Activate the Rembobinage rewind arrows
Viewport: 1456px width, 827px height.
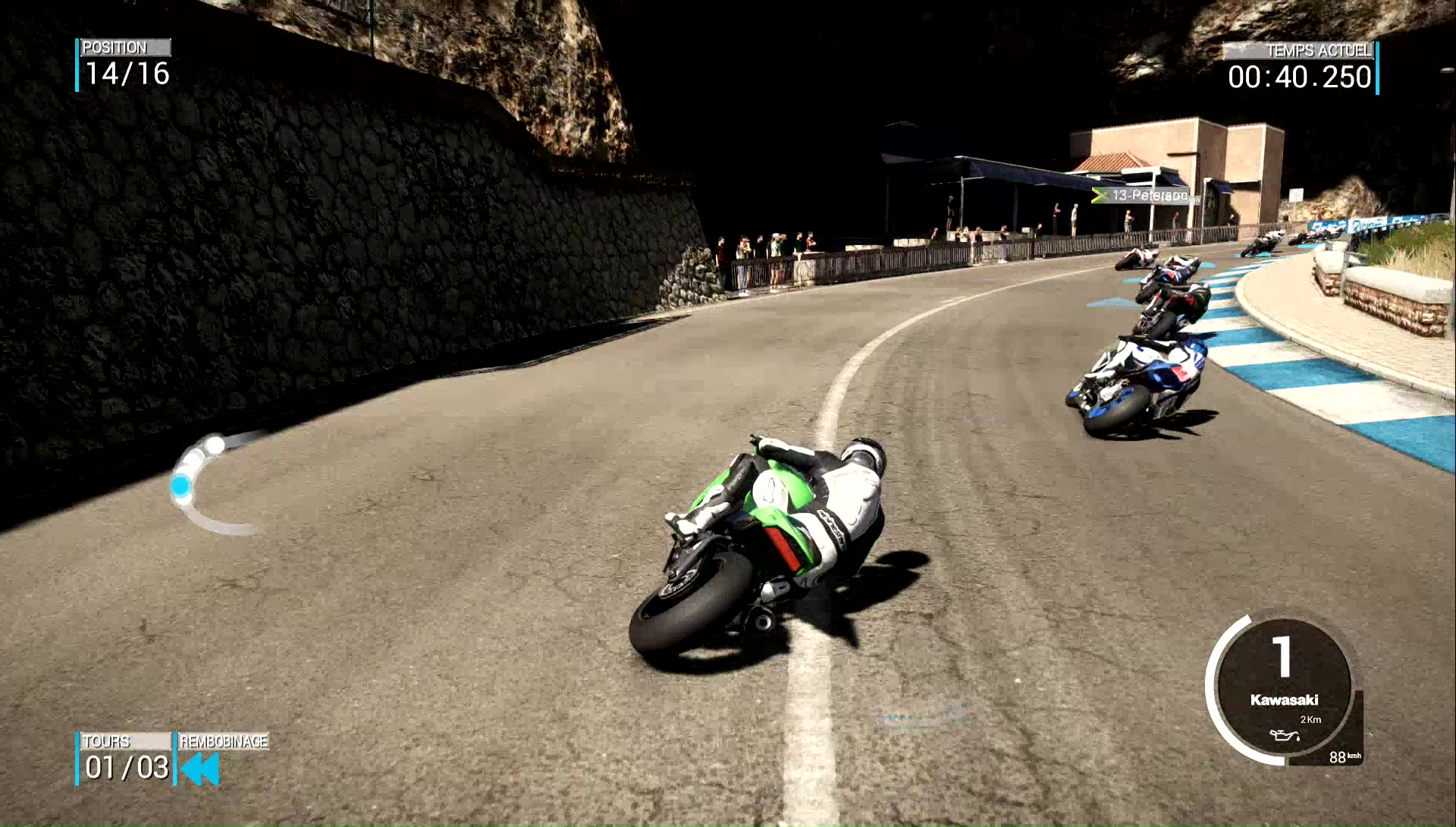click(x=201, y=769)
